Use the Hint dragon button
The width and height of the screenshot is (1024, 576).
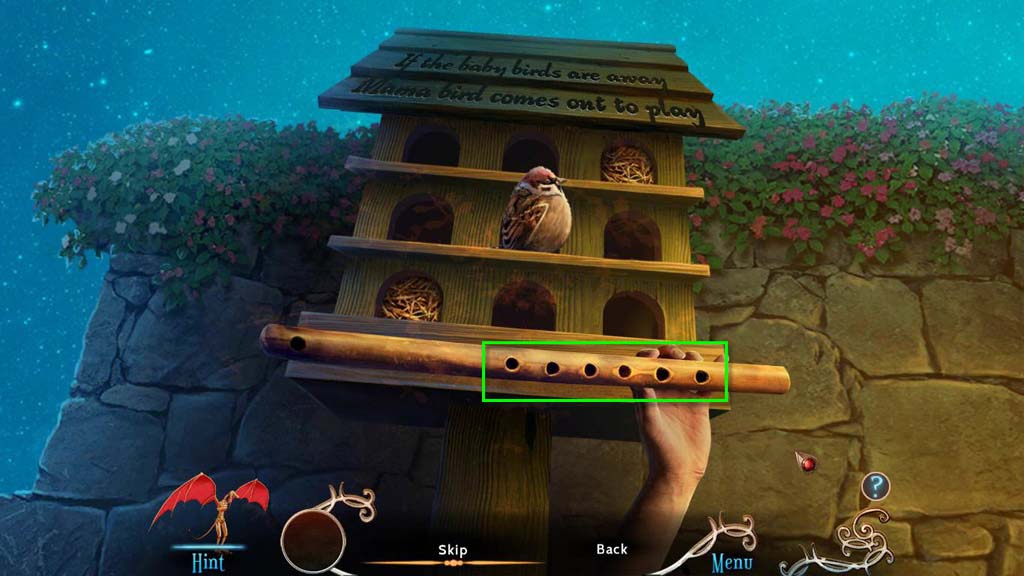pyautogui.click(x=208, y=518)
